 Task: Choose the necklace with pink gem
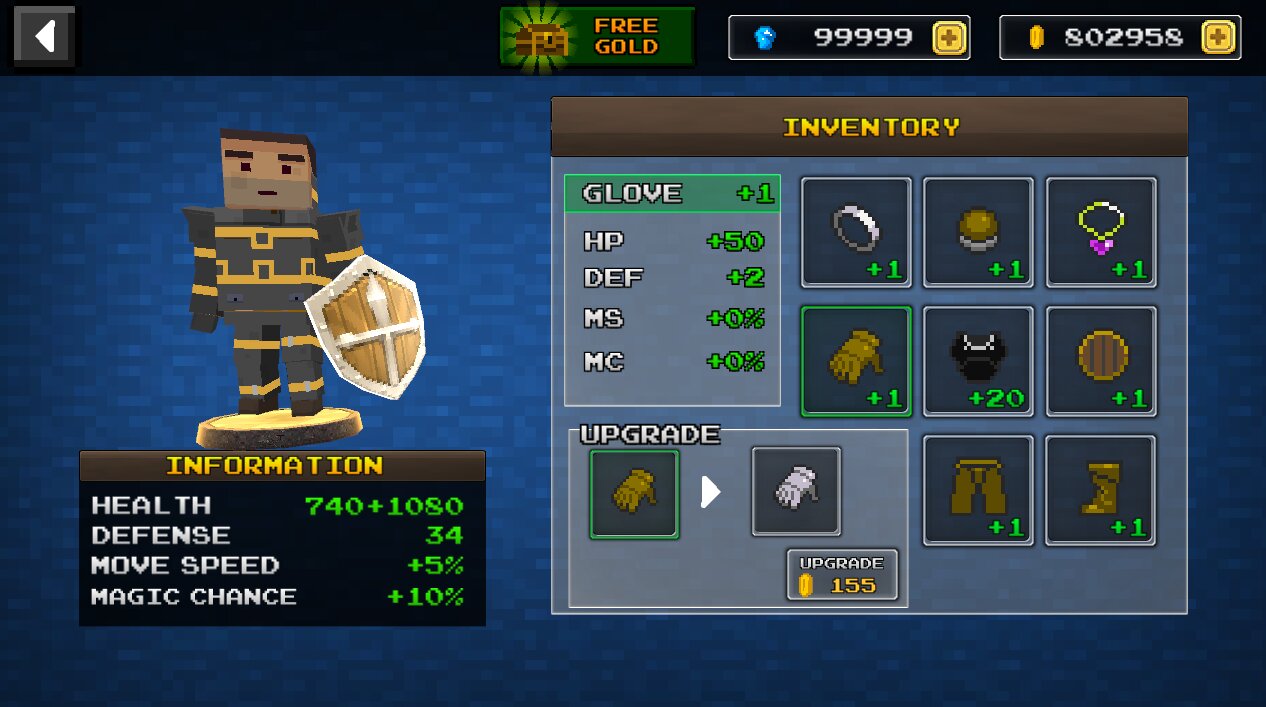(x=1101, y=232)
